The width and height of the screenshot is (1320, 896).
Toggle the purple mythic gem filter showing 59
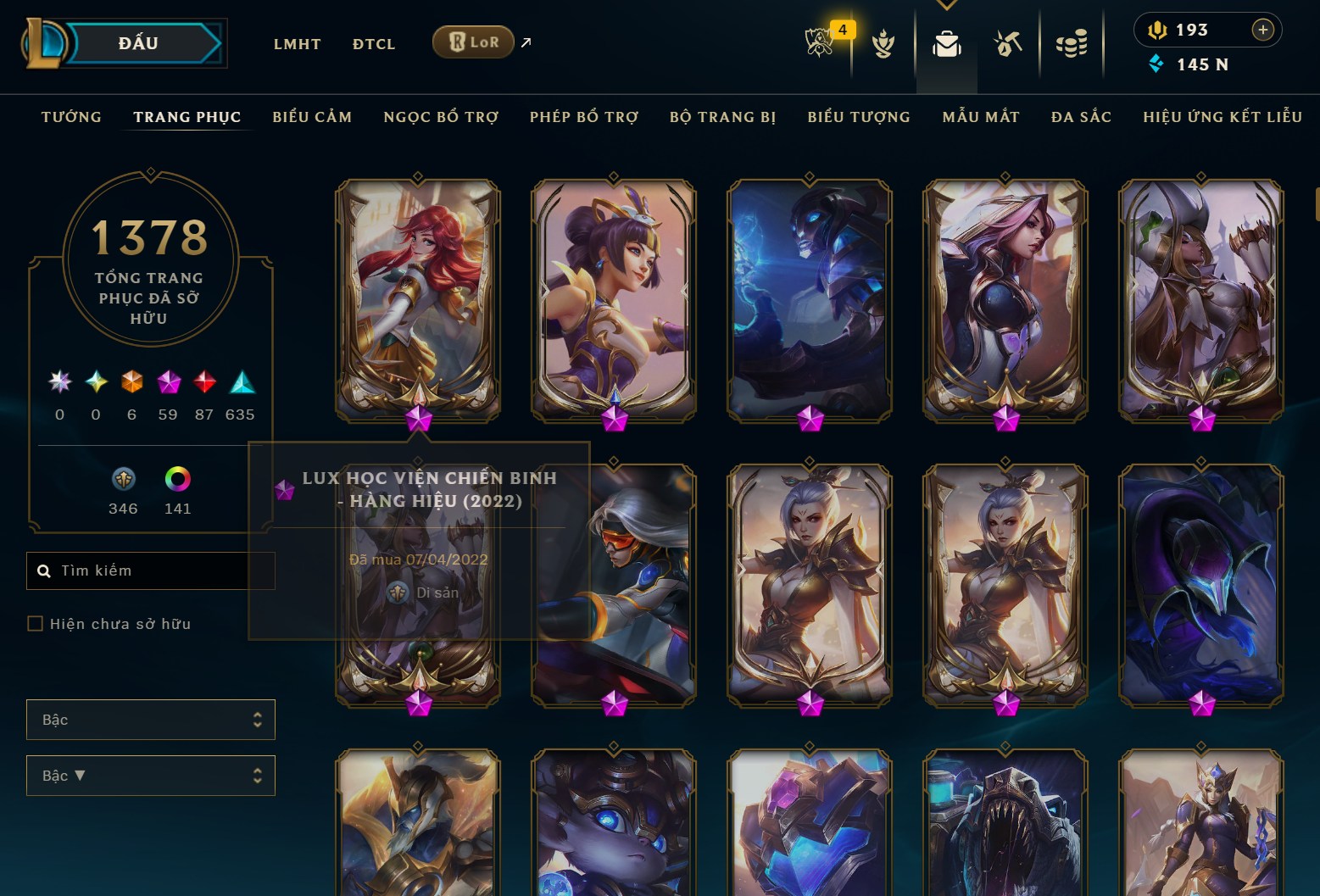(168, 382)
